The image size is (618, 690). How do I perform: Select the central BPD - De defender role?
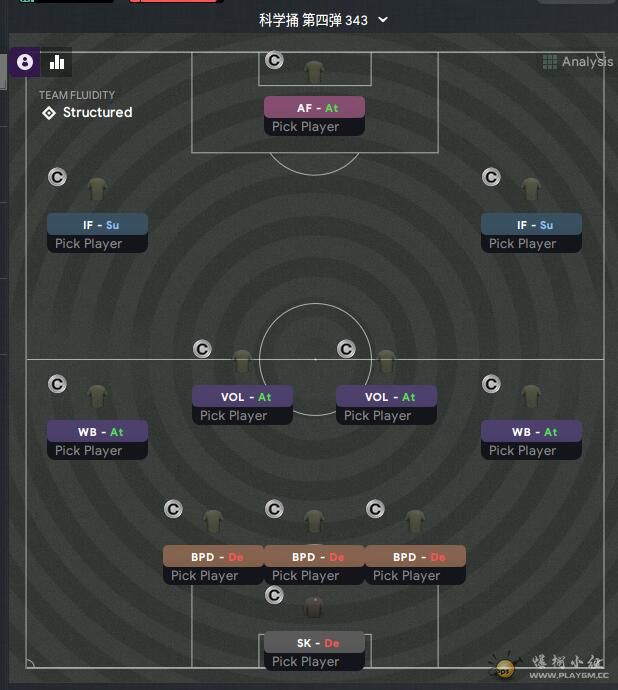[x=314, y=557]
